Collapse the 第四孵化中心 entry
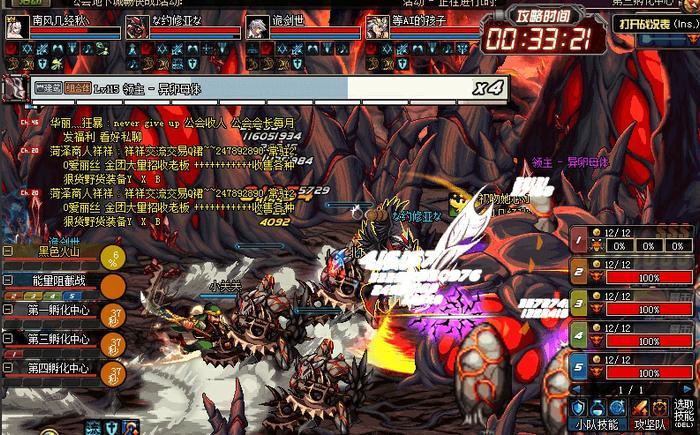The width and height of the screenshot is (700, 435). [x=8, y=368]
